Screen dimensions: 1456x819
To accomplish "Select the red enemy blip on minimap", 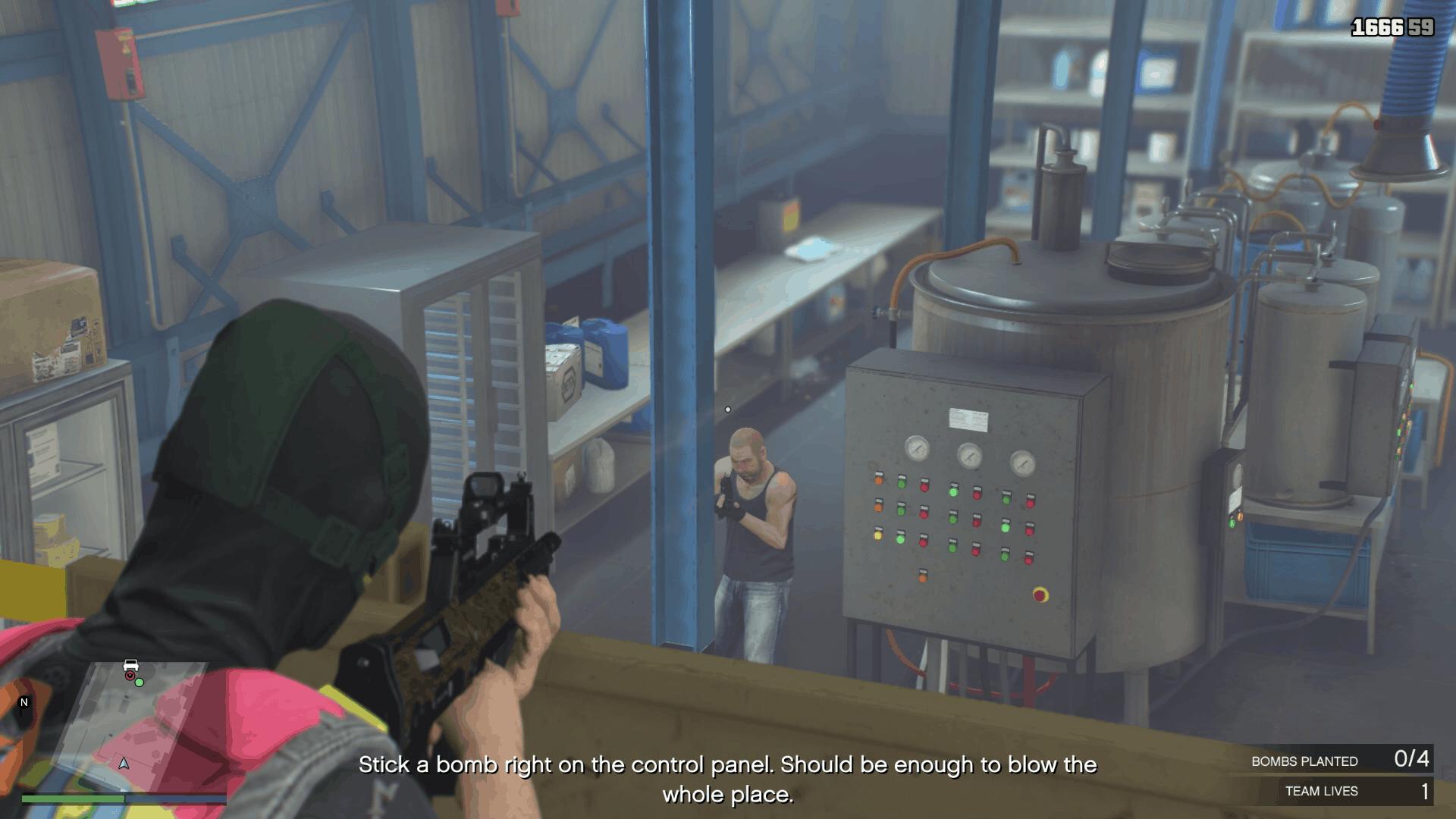I will click(130, 675).
